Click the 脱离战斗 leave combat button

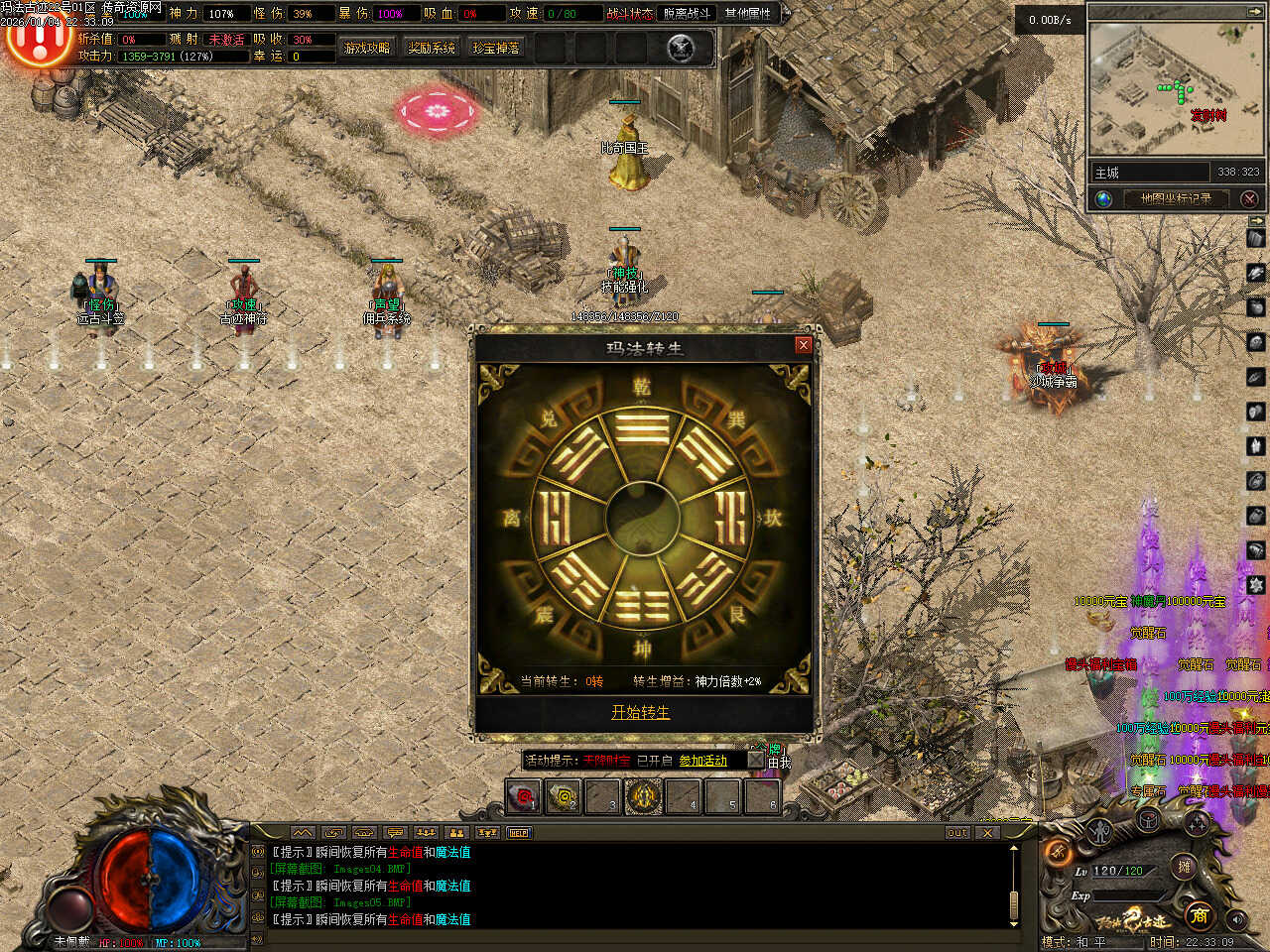[687, 14]
